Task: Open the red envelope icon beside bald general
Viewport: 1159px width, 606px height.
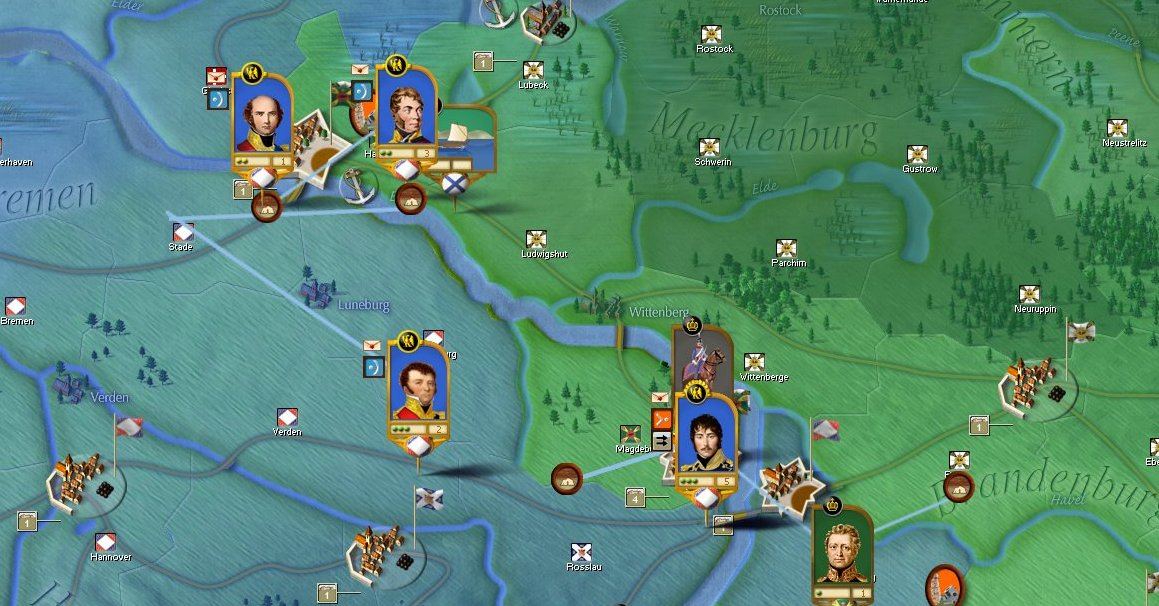Action: click(x=217, y=76)
